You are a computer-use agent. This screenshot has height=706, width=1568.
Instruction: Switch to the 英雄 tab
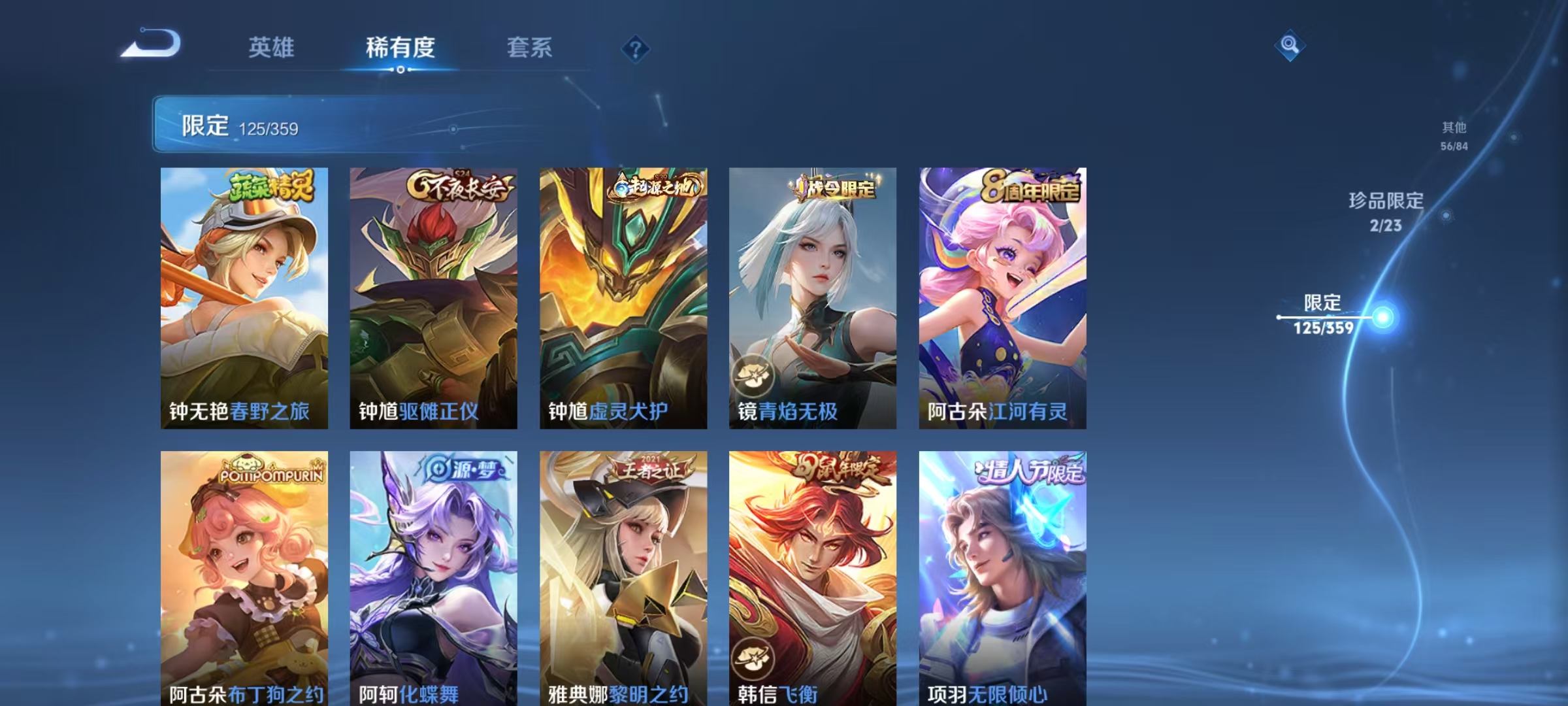click(x=271, y=48)
